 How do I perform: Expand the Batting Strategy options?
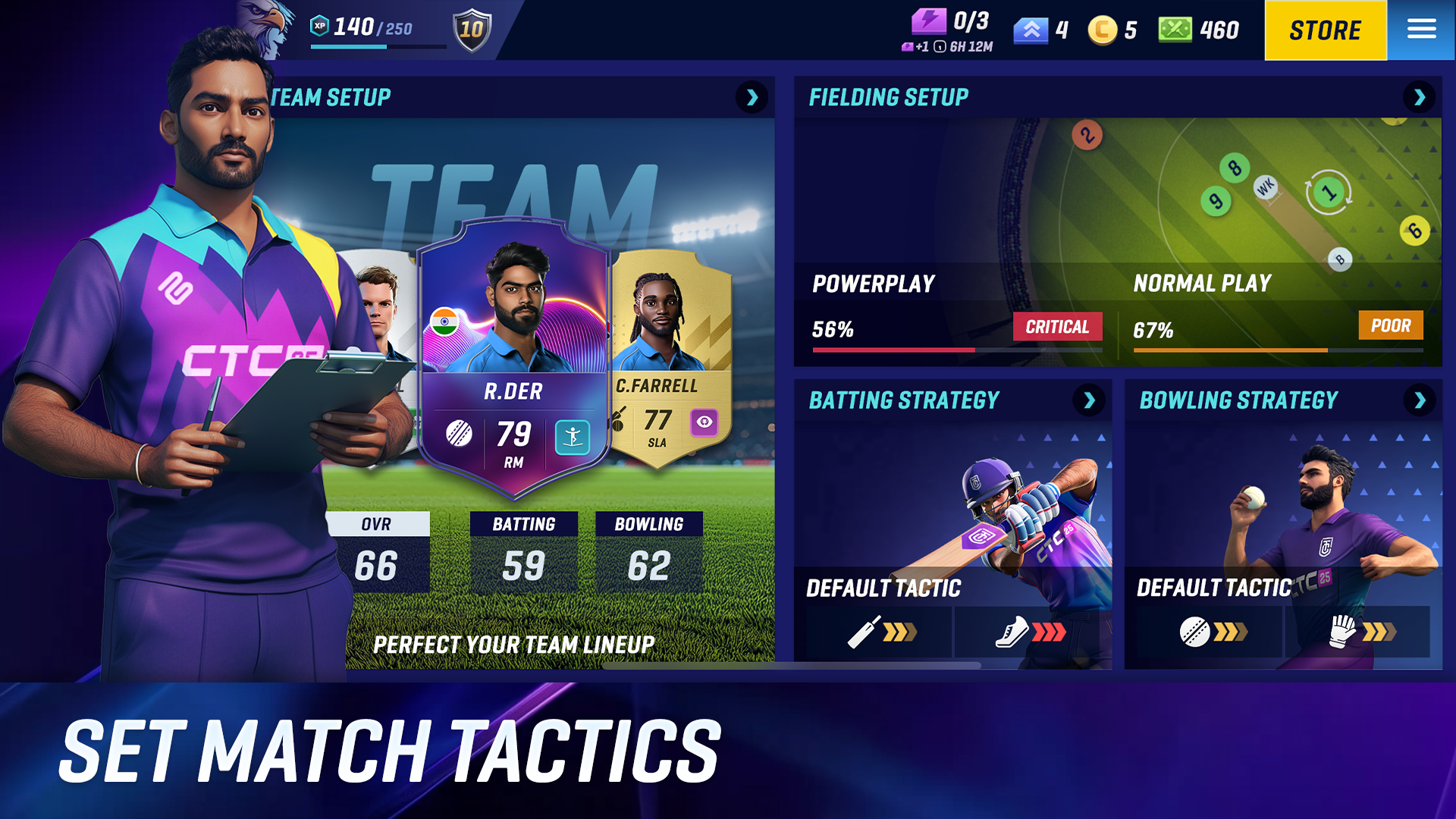pos(1090,400)
